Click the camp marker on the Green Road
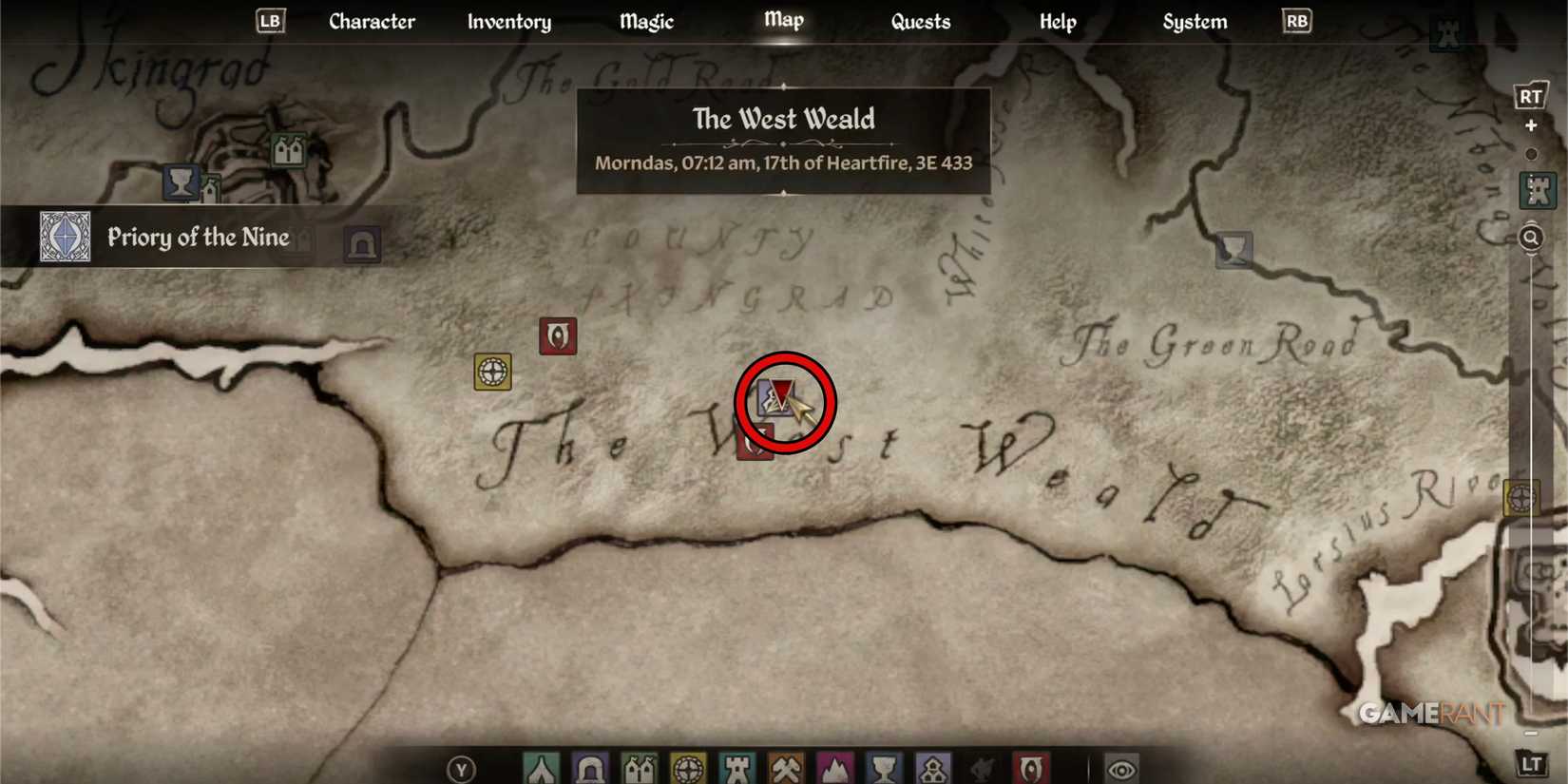This screenshot has height=784, width=1568. click(x=1233, y=251)
